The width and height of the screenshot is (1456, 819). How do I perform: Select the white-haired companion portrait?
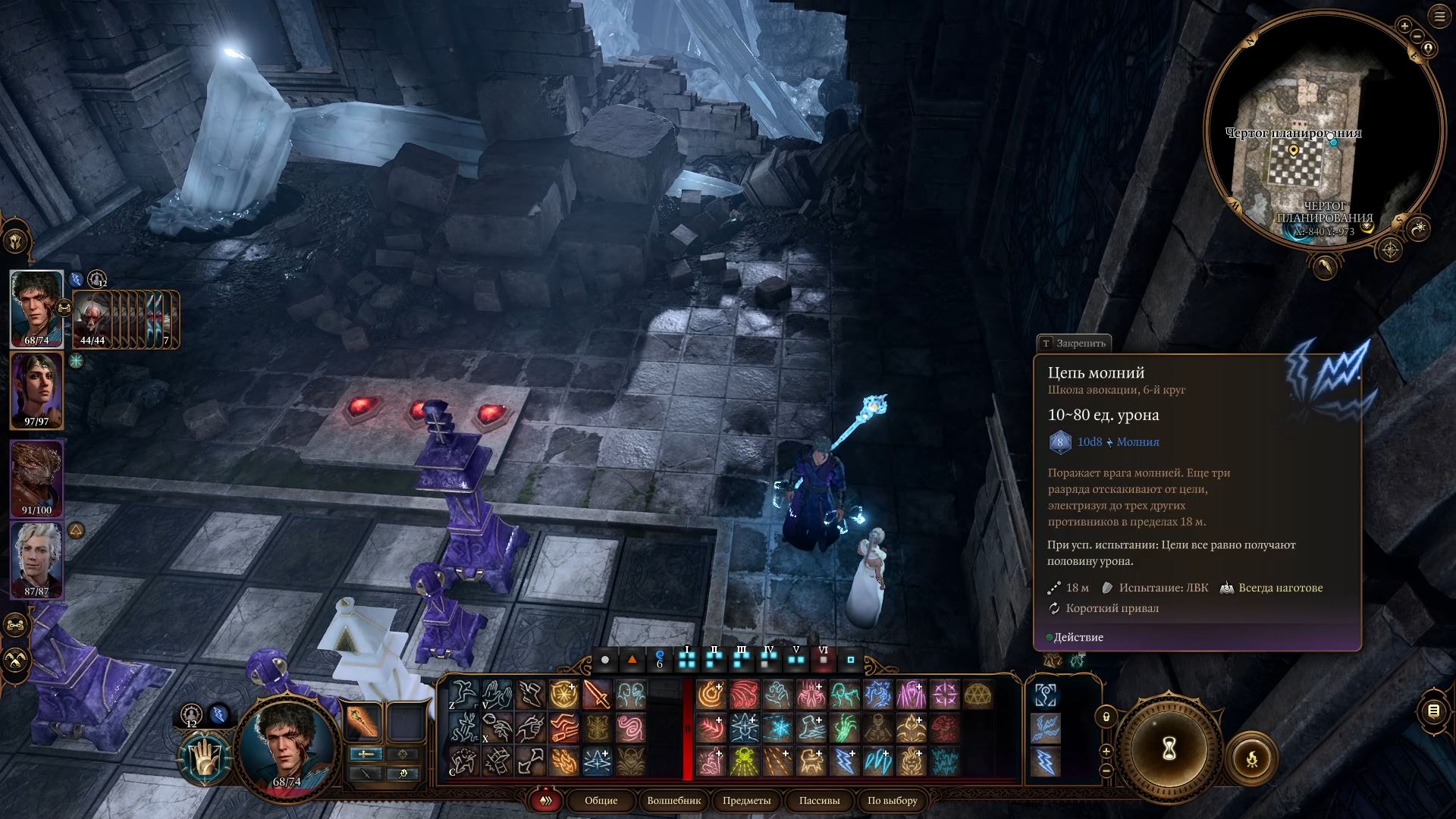pyautogui.click(x=36, y=560)
